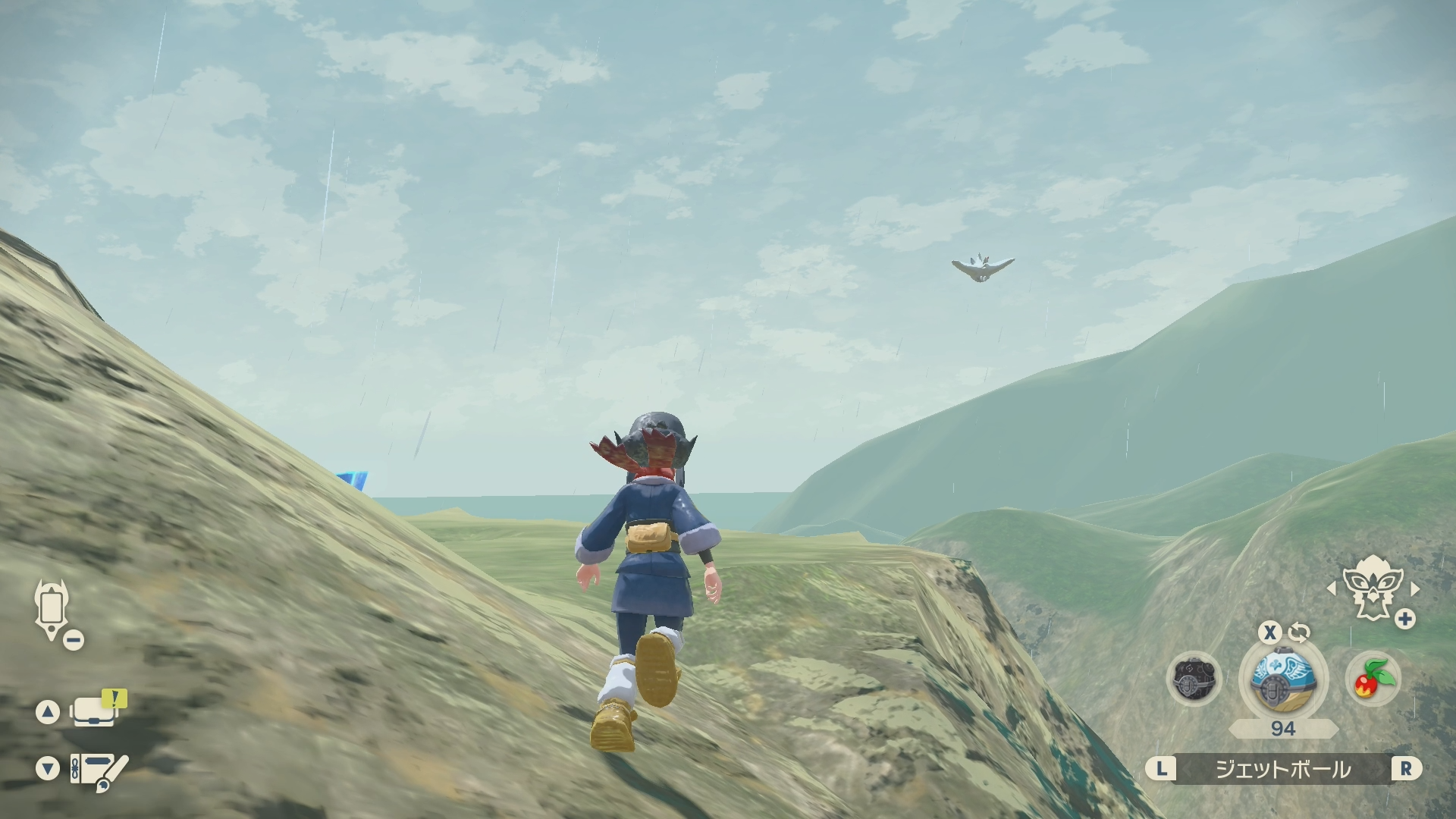The image size is (1456, 819).
Task: Pick the red berry item slot
Action: (x=1373, y=679)
